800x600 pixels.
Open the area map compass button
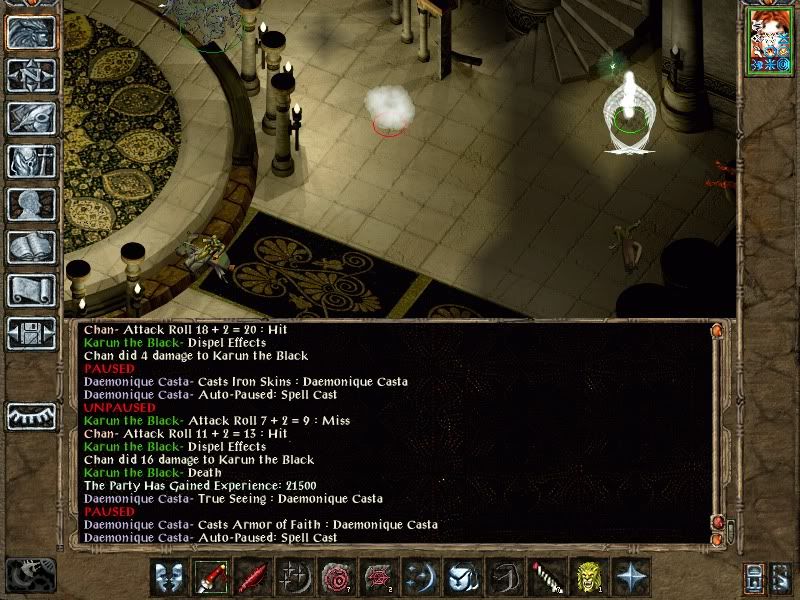point(31,76)
